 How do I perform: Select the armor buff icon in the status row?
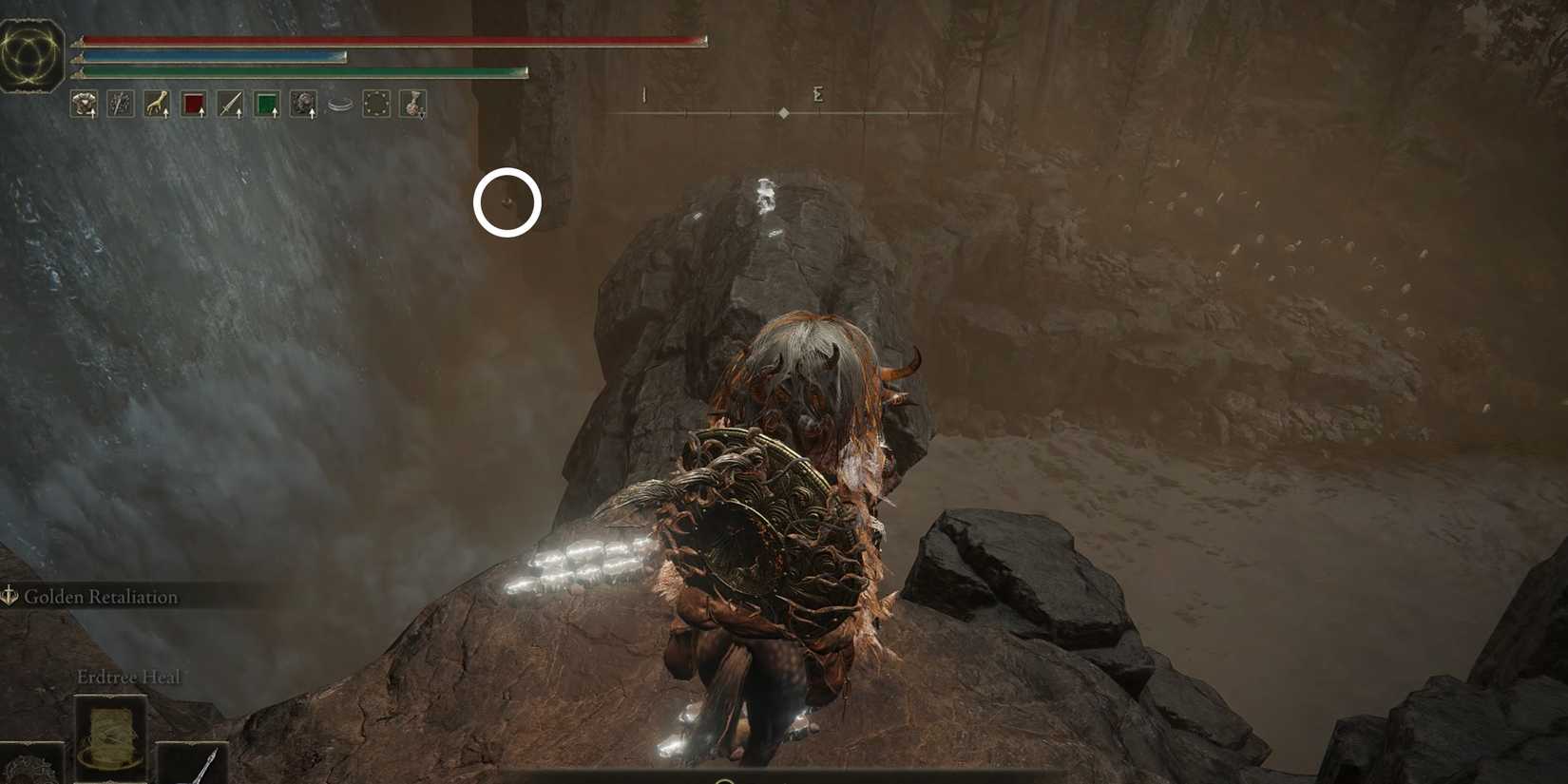click(84, 105)
